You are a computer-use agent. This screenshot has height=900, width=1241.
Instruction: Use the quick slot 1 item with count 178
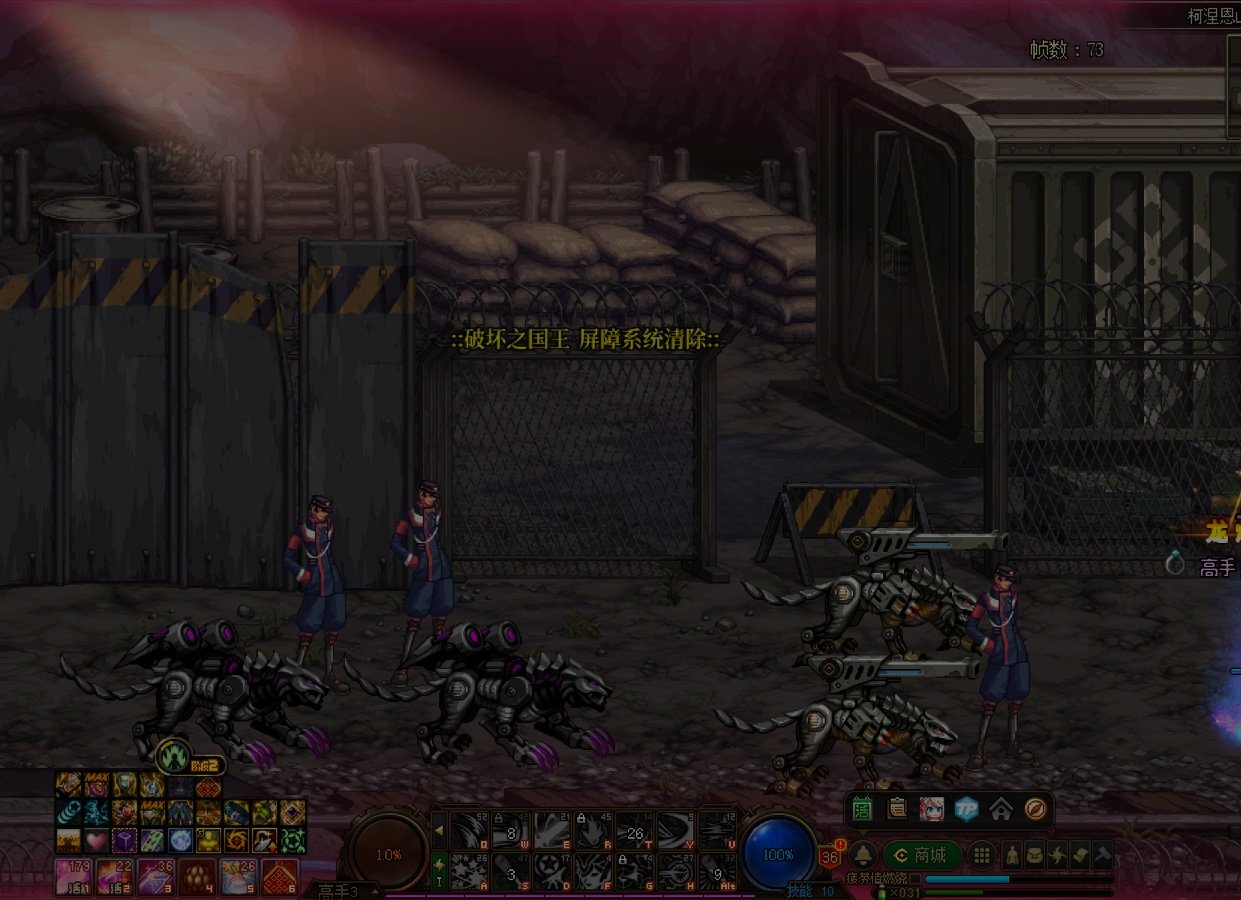(x=74, y=877)
